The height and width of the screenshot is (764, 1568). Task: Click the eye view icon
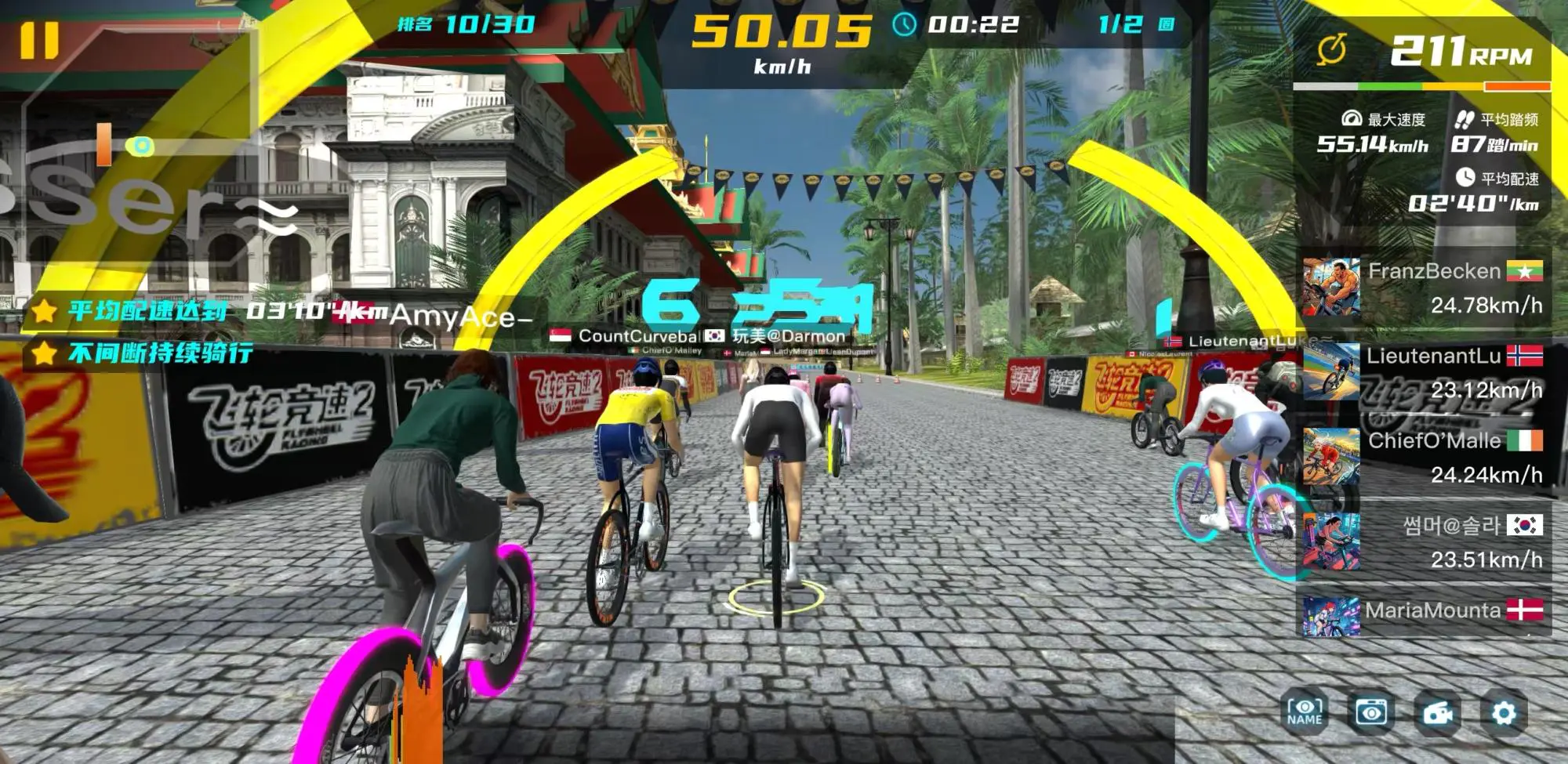1371,712
